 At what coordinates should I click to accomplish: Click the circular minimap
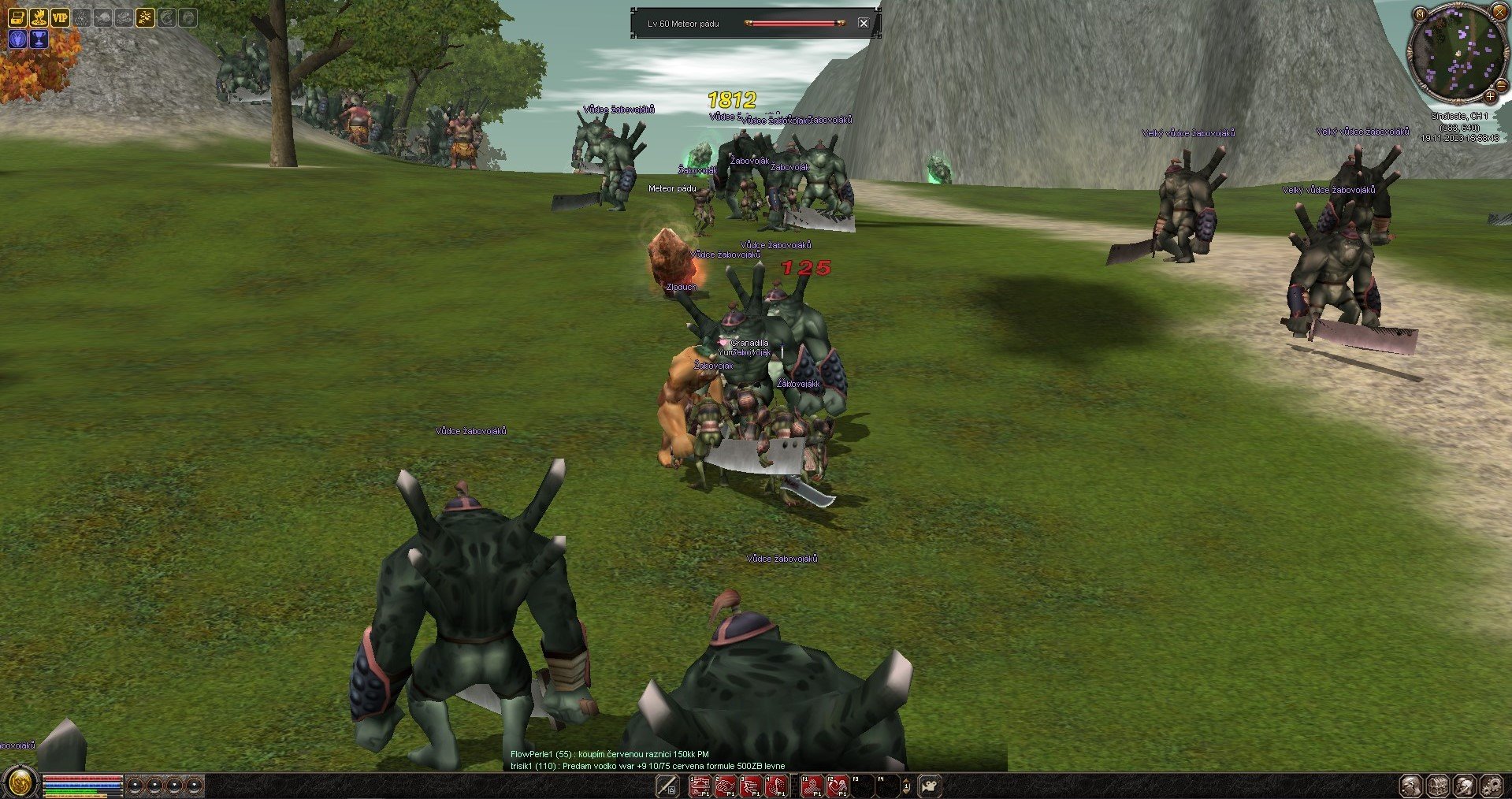(x=1457, y=54)
